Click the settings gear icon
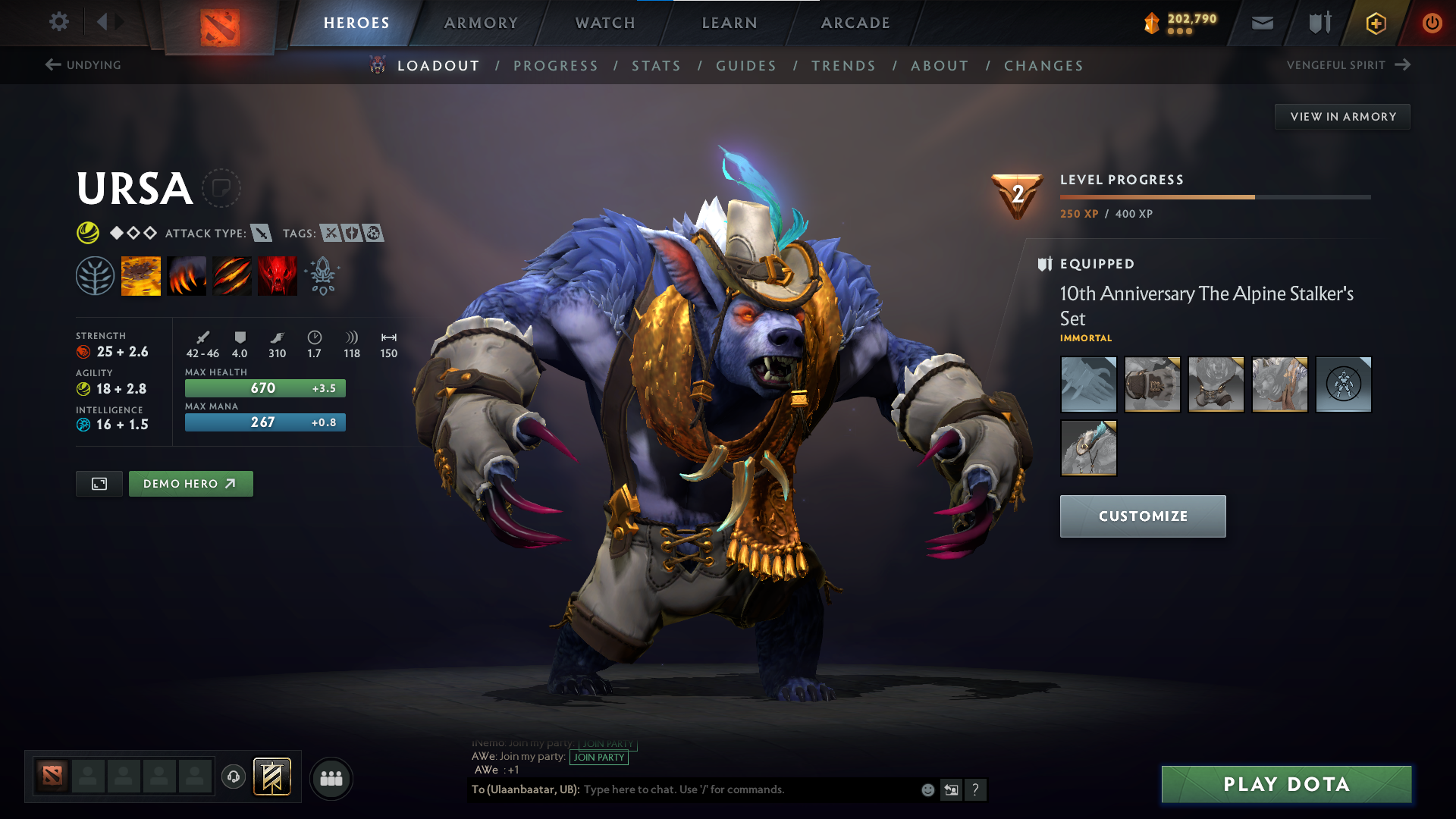This screenshot has width=1456, height=819. [58, 23]
